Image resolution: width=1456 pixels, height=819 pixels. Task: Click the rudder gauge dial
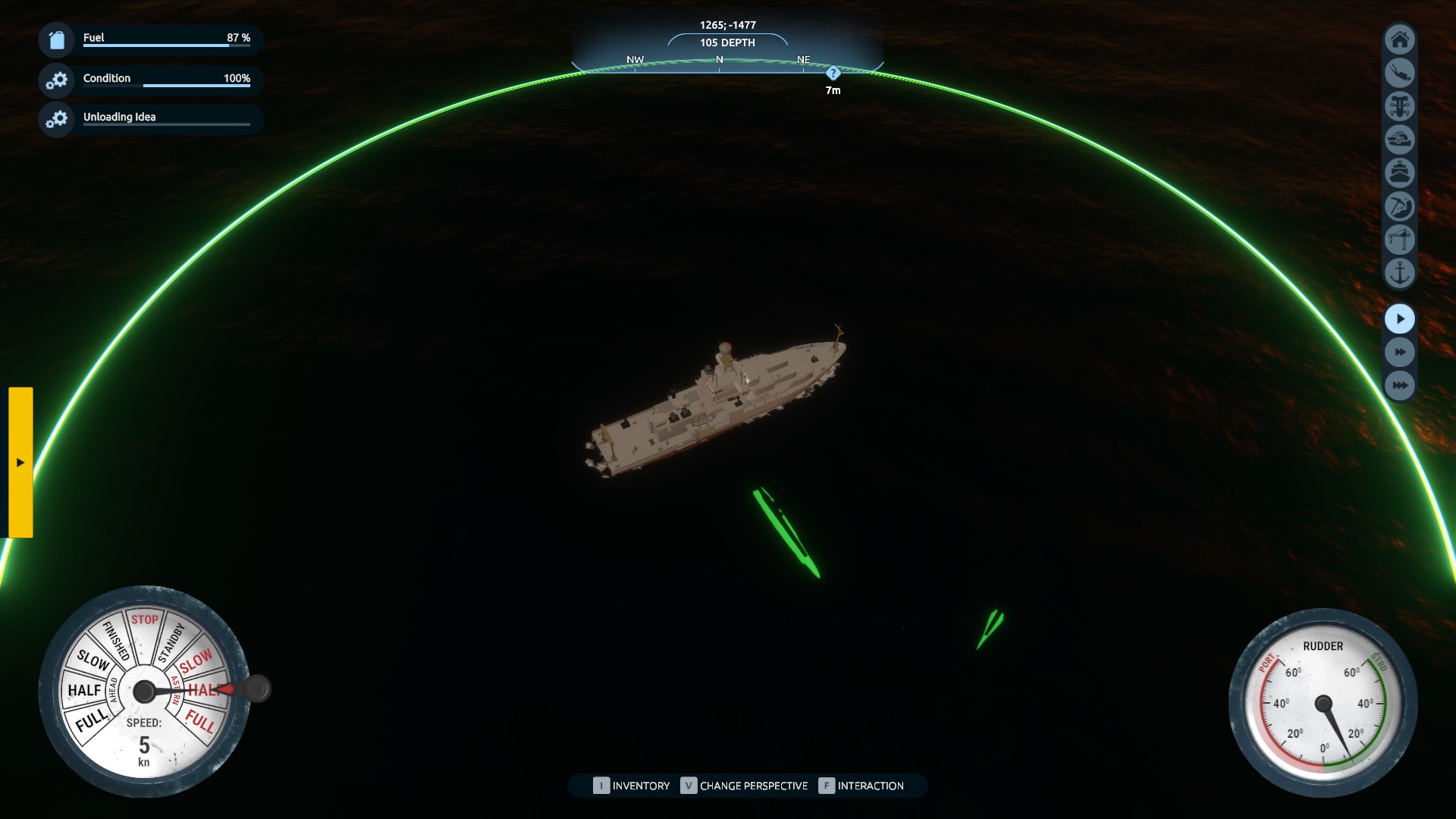[x=1323, y=703]
